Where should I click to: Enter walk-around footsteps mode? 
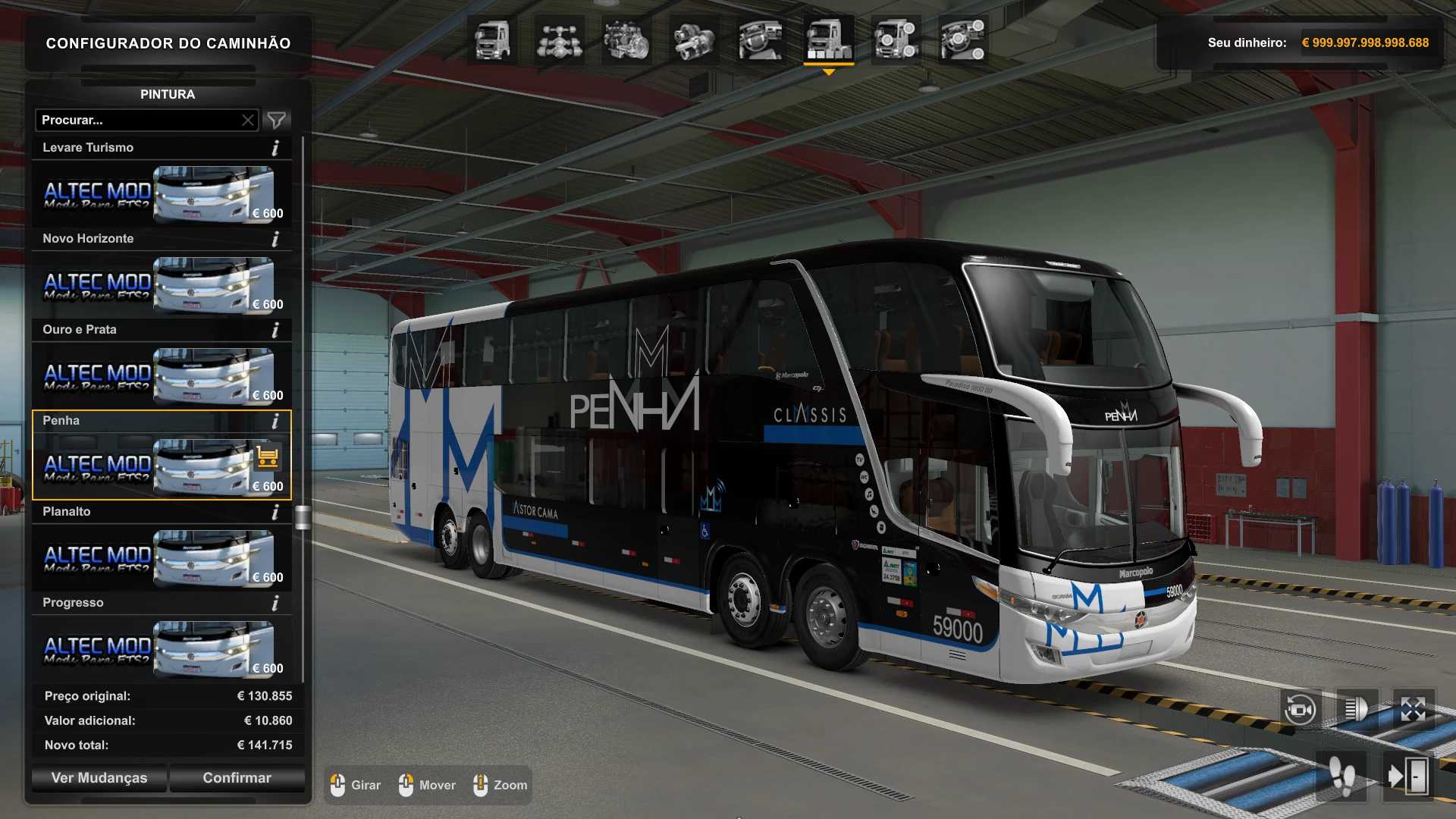click(1342, 777)
